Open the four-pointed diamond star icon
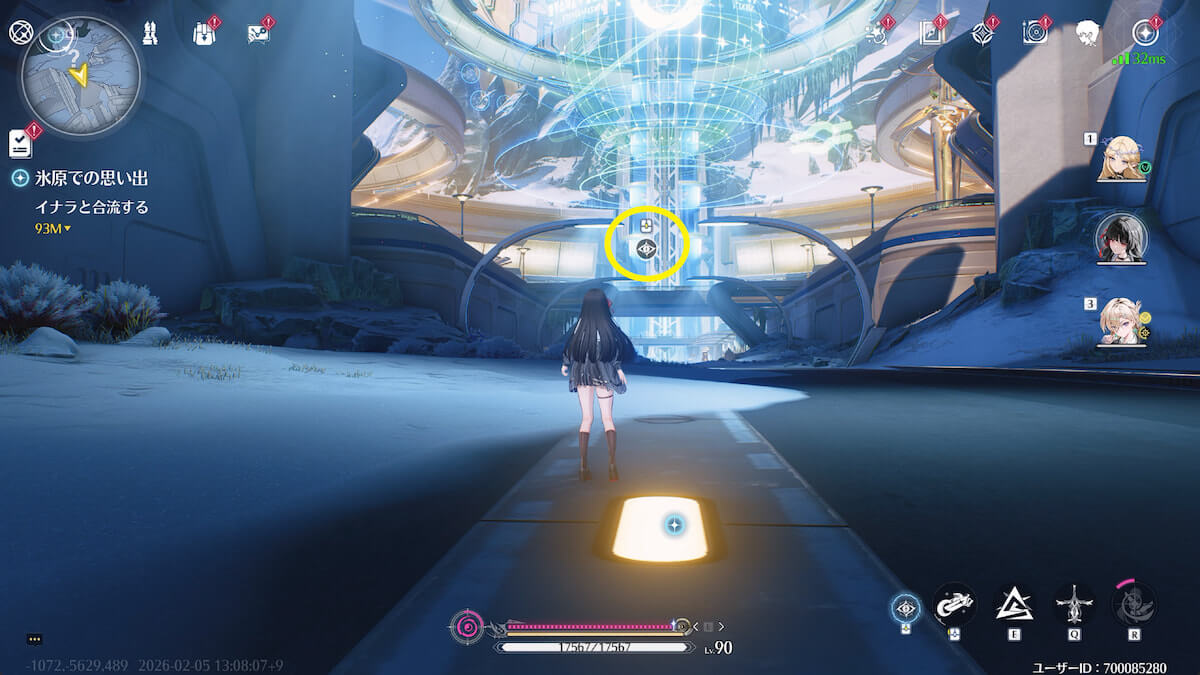The width and height of the screenshot is (1200, 675). pos(983,33)
